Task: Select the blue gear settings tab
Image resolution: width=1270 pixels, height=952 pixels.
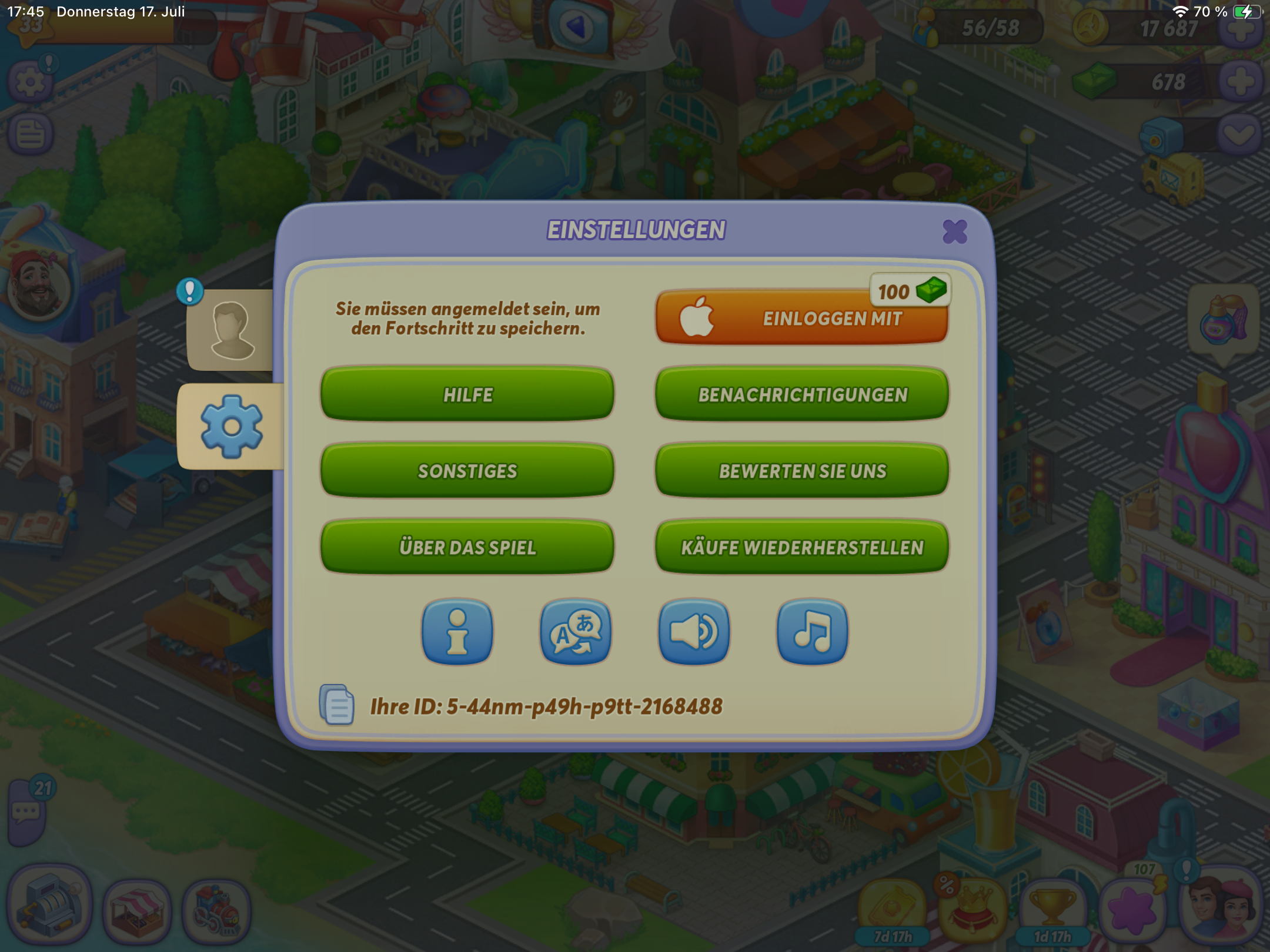Action: pos(232,426)
